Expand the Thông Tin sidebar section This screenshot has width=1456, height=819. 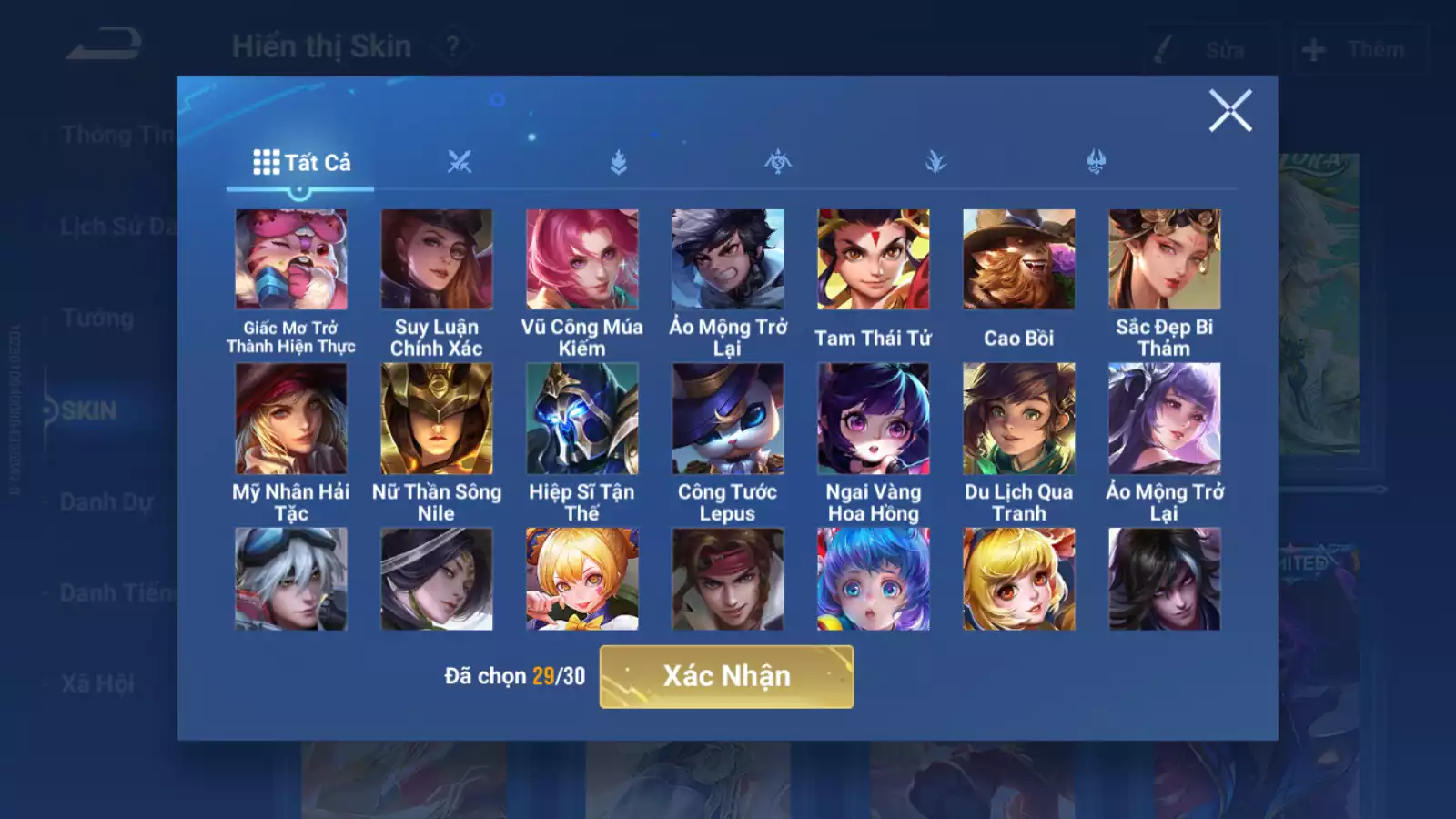[x=118, y=135]
